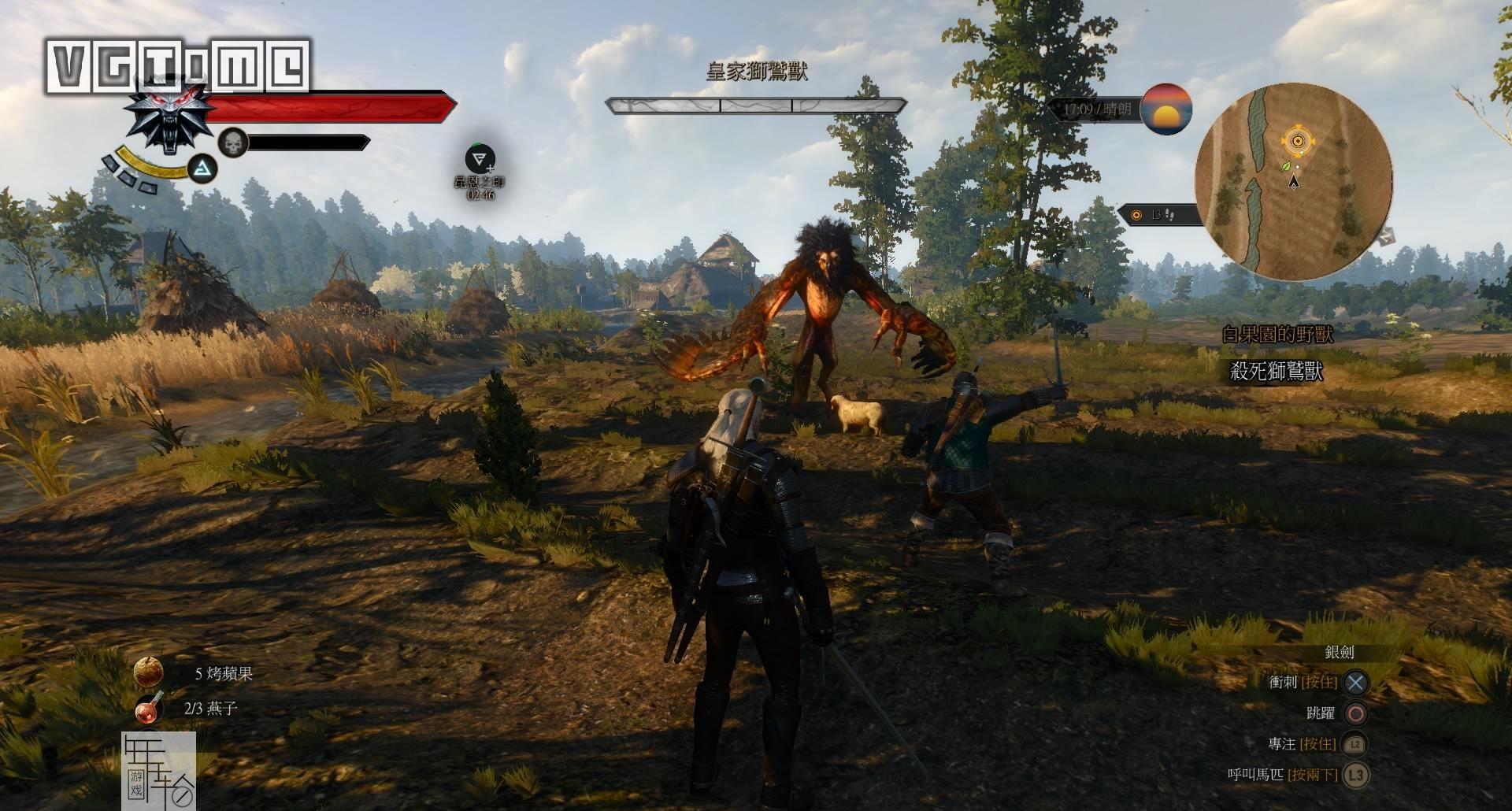Click the sunset weather icon
The image size is (1512, 811).
coord(1165,109)
